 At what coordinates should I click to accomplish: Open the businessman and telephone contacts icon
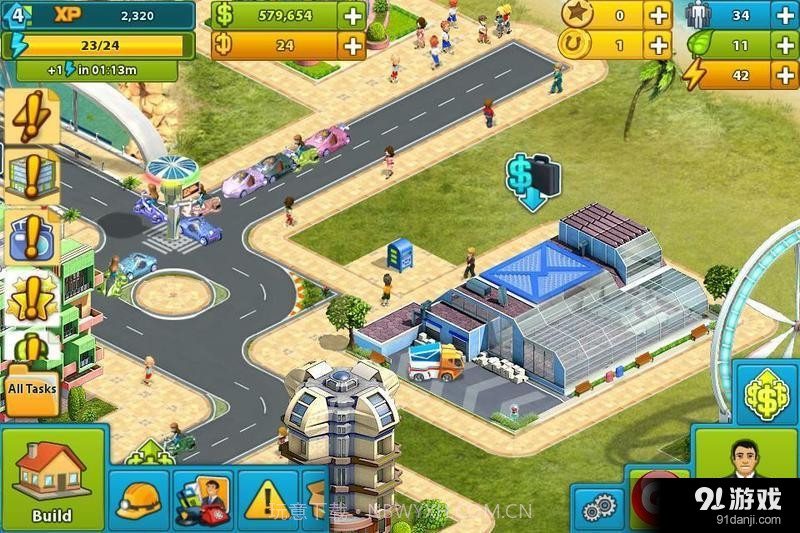pyautogui.click(x=203, y=499)
